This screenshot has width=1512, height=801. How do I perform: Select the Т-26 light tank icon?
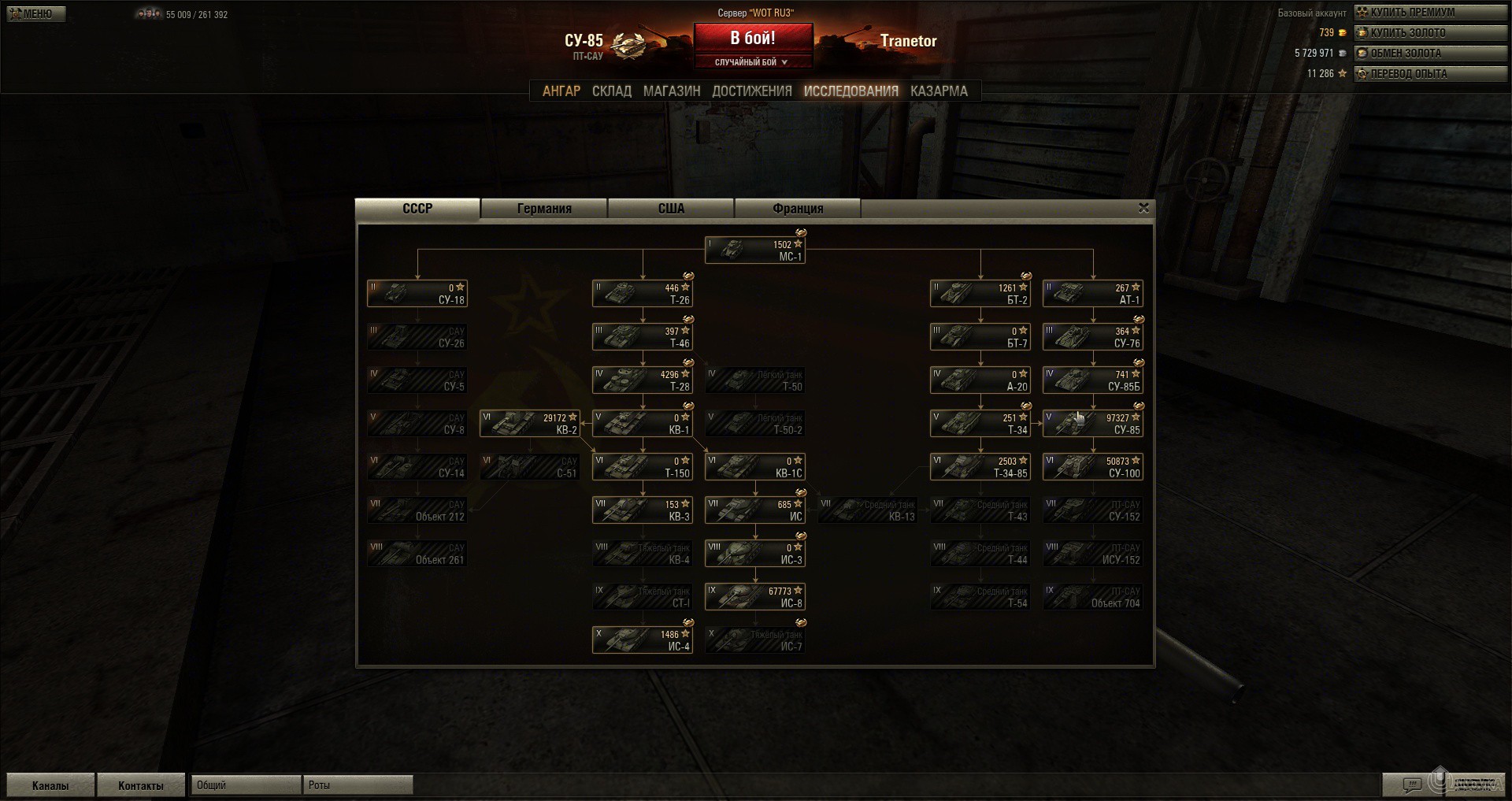(x=642, y=292)
